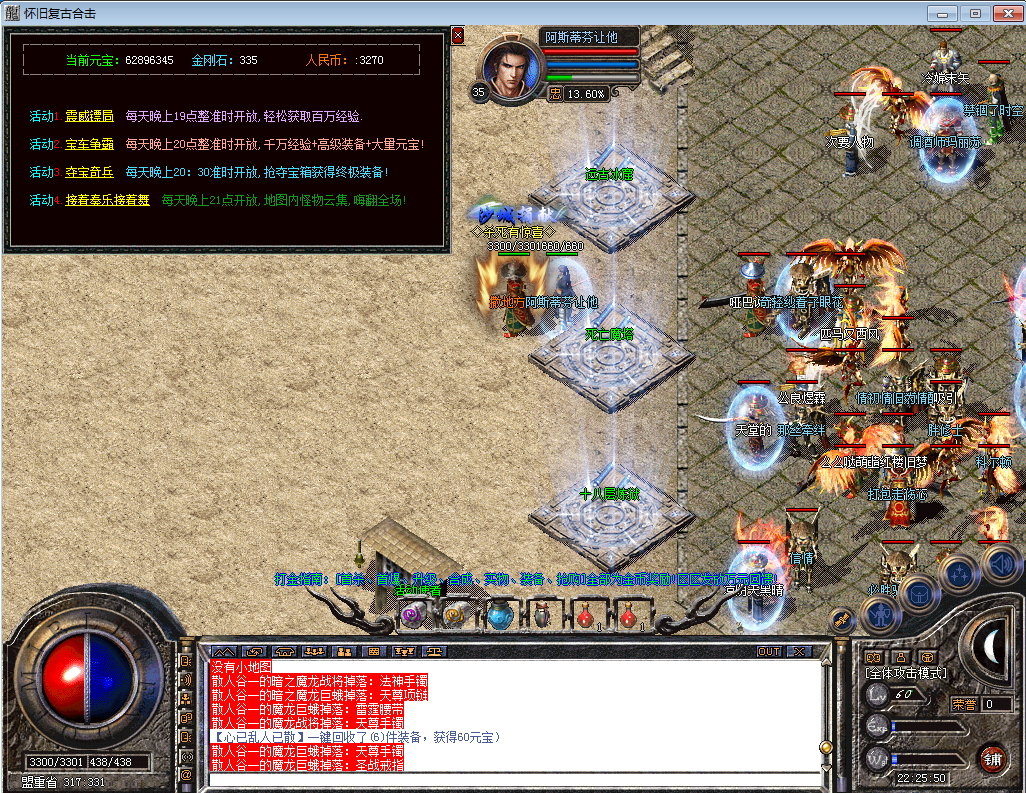Open the character equipment round button
Image resolution: width=1026 pixels, height=793 pixels.
(879, 614)
